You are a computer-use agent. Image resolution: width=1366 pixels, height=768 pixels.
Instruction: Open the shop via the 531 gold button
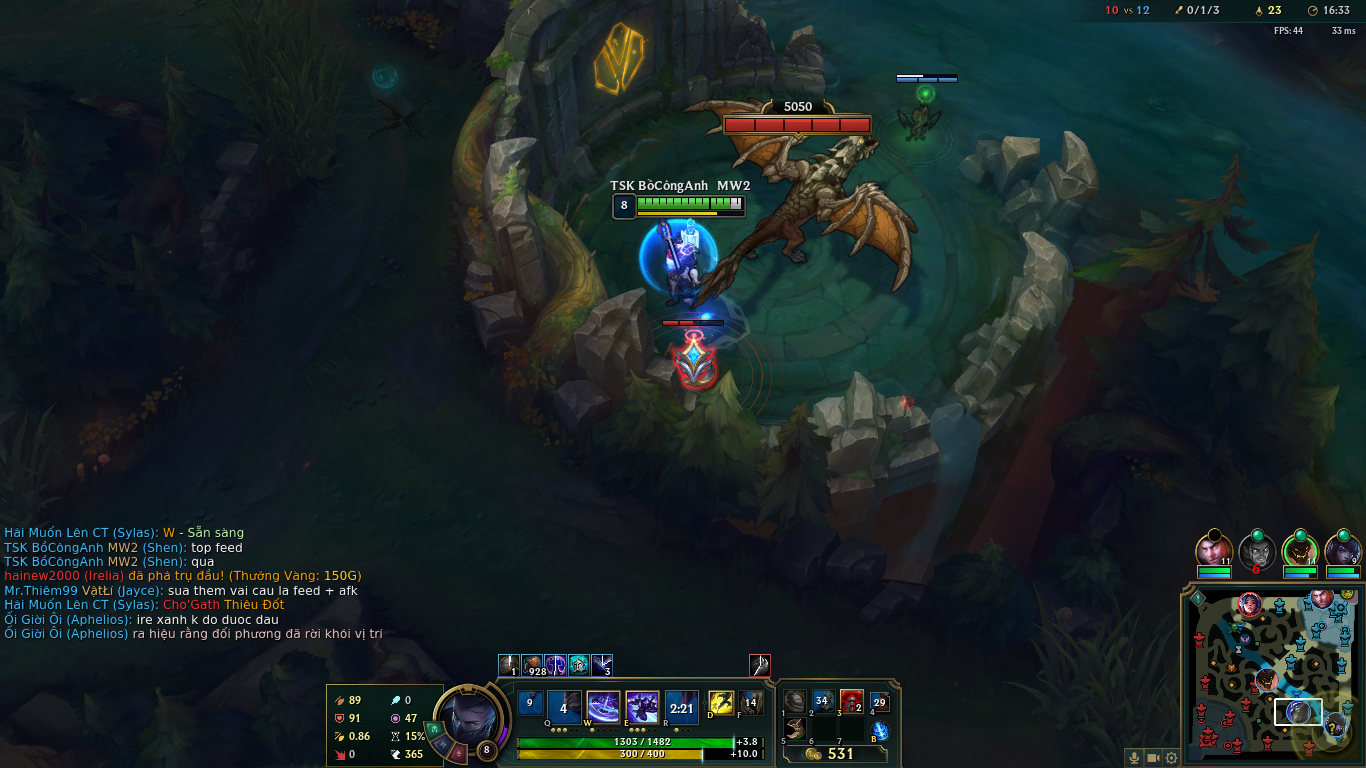coord(835,754)
